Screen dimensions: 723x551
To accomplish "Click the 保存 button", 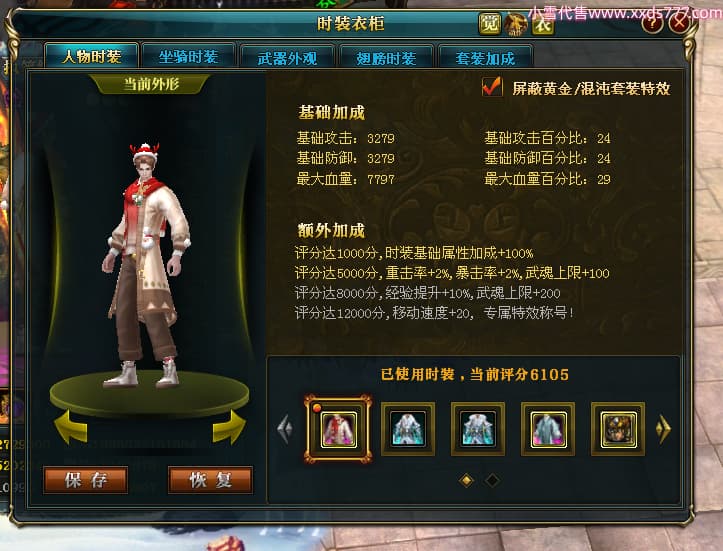I will (86, 480).
